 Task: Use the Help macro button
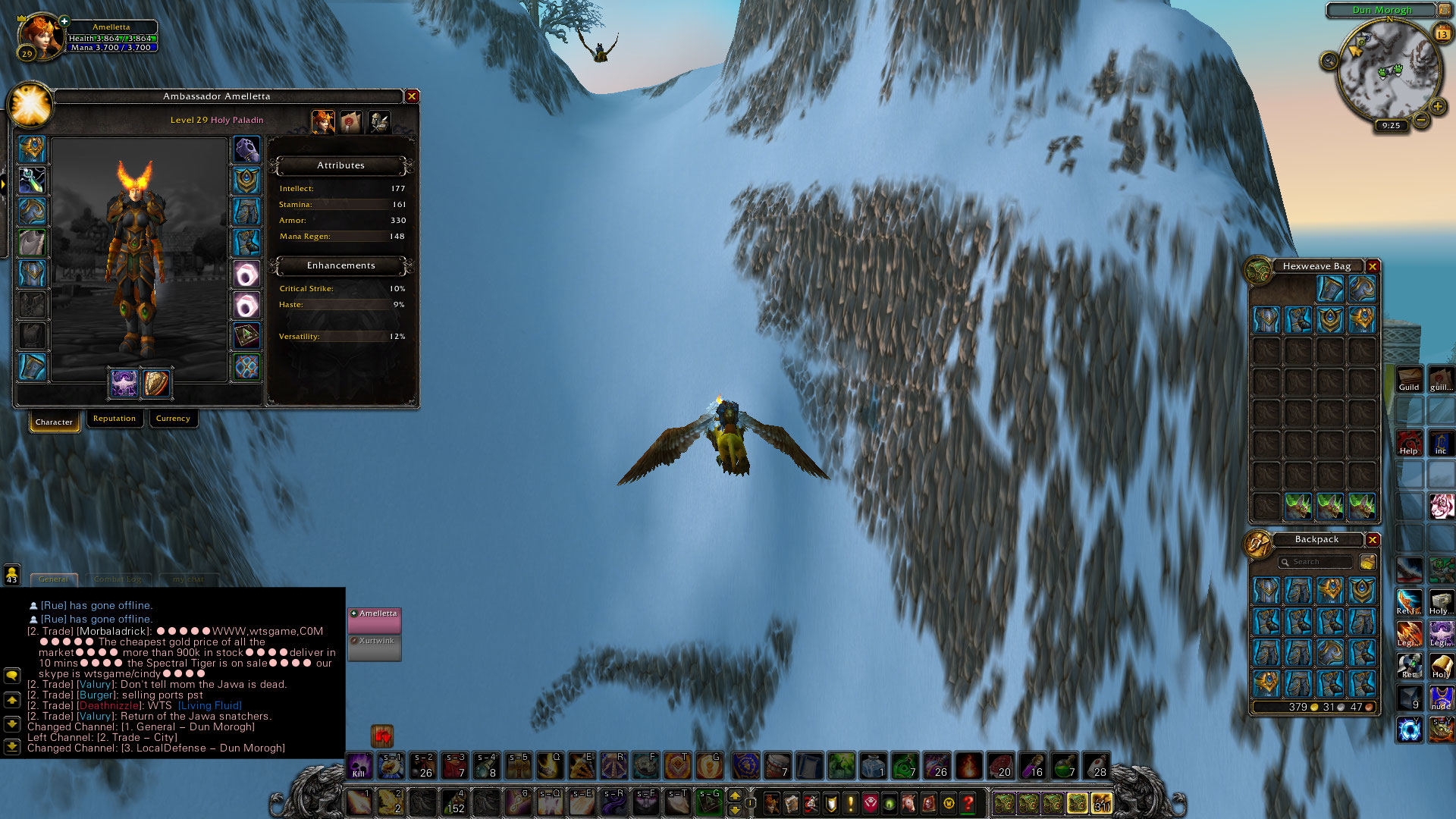[x=1409, y=442]
